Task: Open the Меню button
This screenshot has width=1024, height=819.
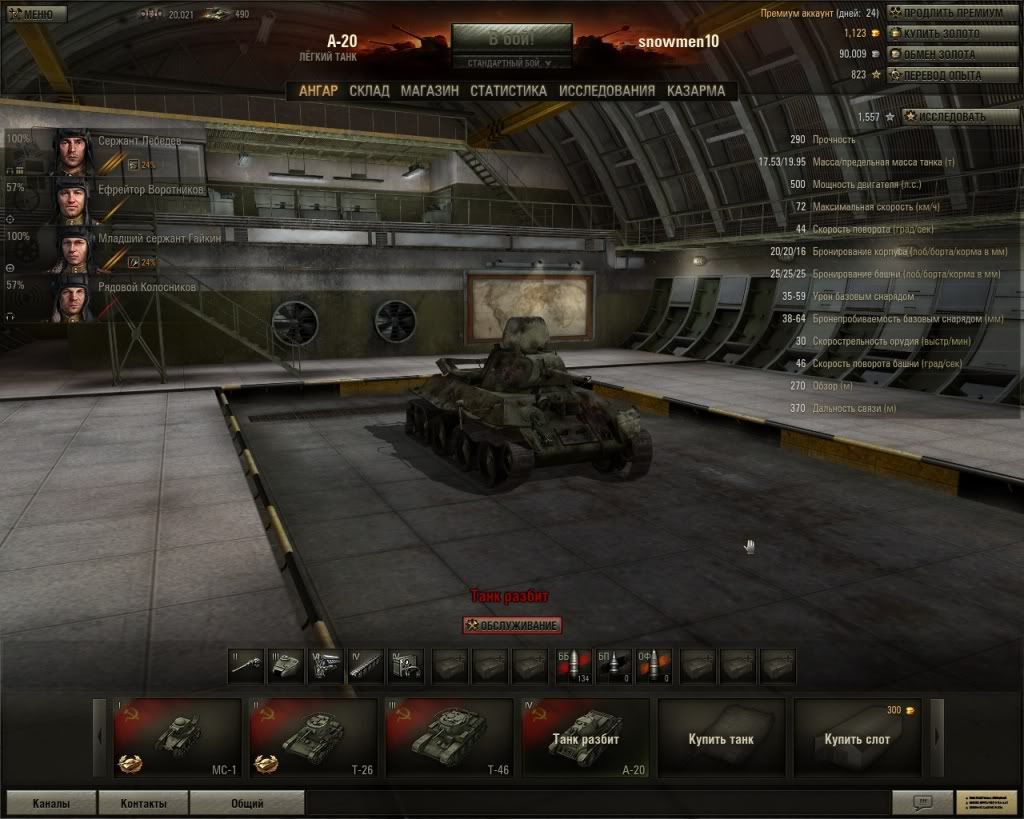Action: [x=36, y=14]
